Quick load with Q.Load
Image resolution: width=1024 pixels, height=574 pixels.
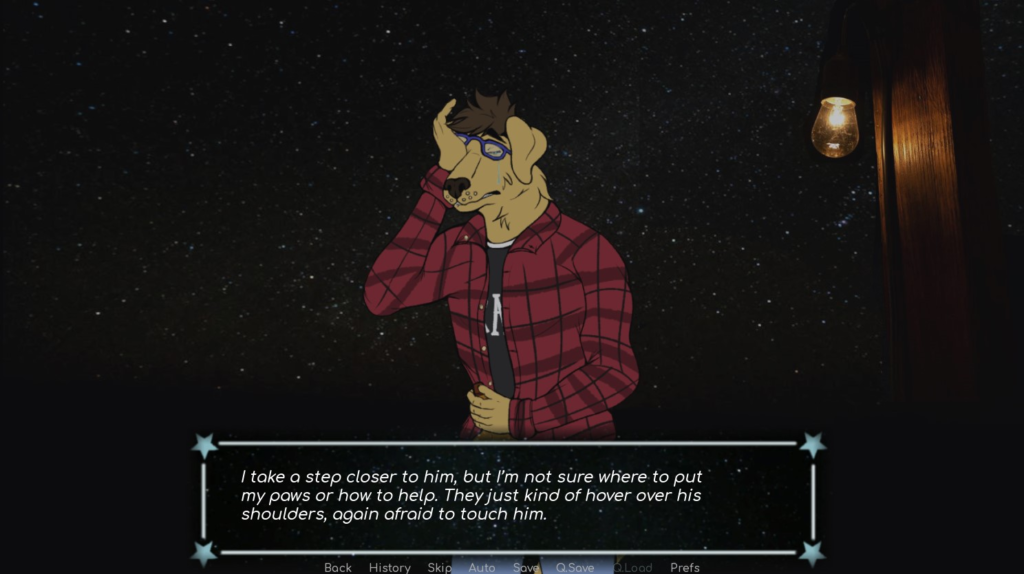coord(633,567)
